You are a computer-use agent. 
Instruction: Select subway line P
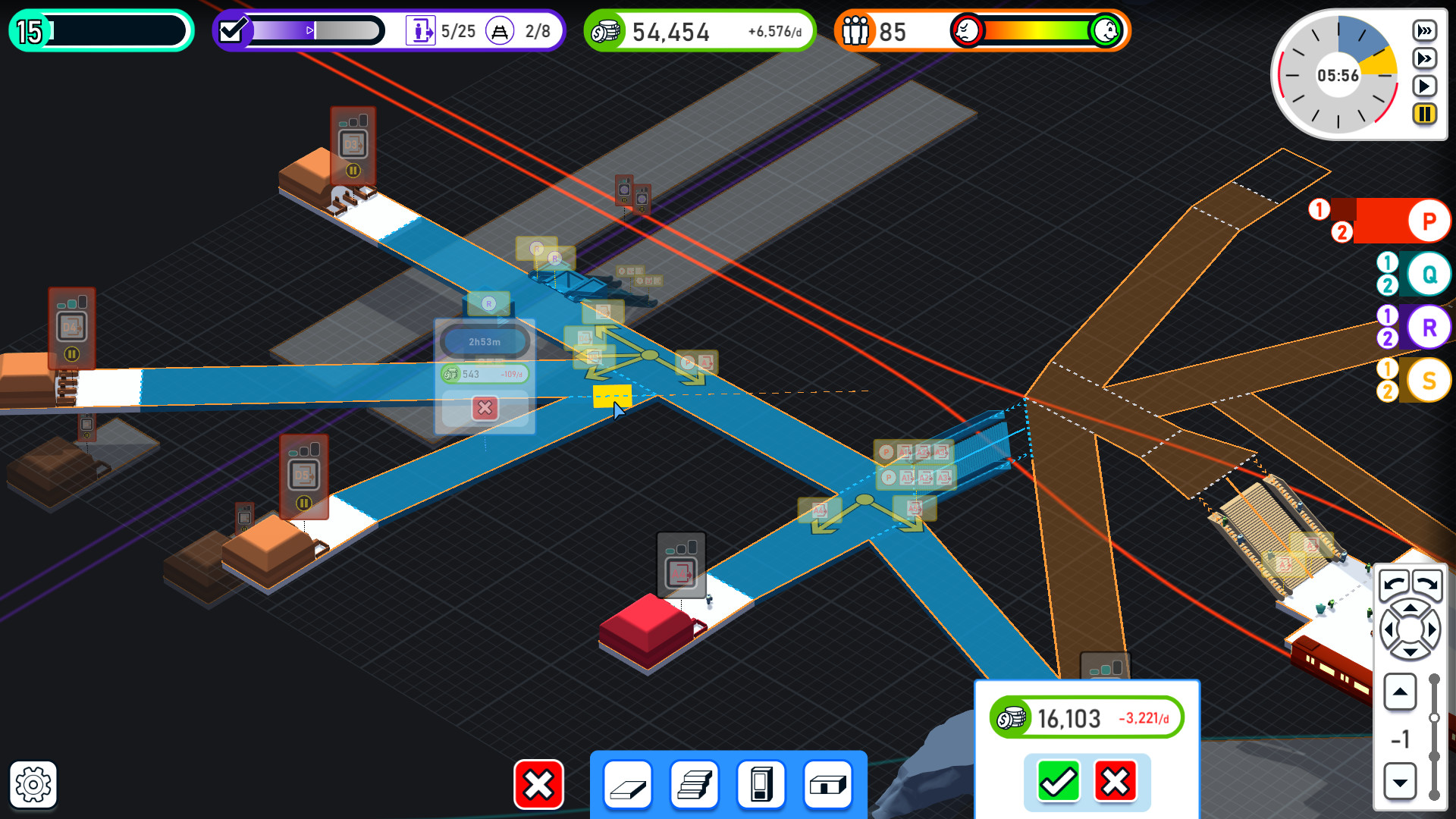pos(1428,221)
